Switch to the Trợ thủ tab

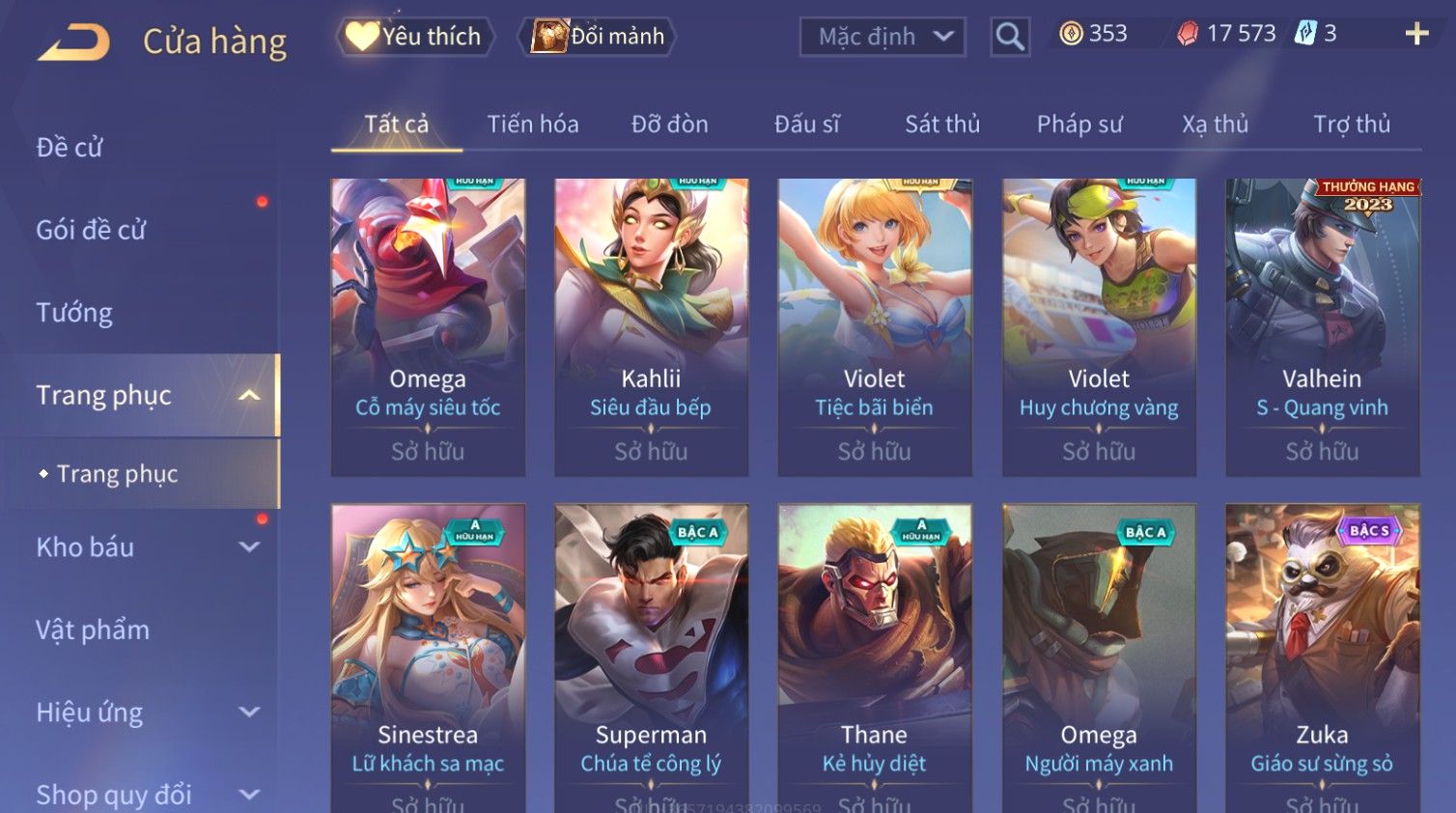point(1352,125)
